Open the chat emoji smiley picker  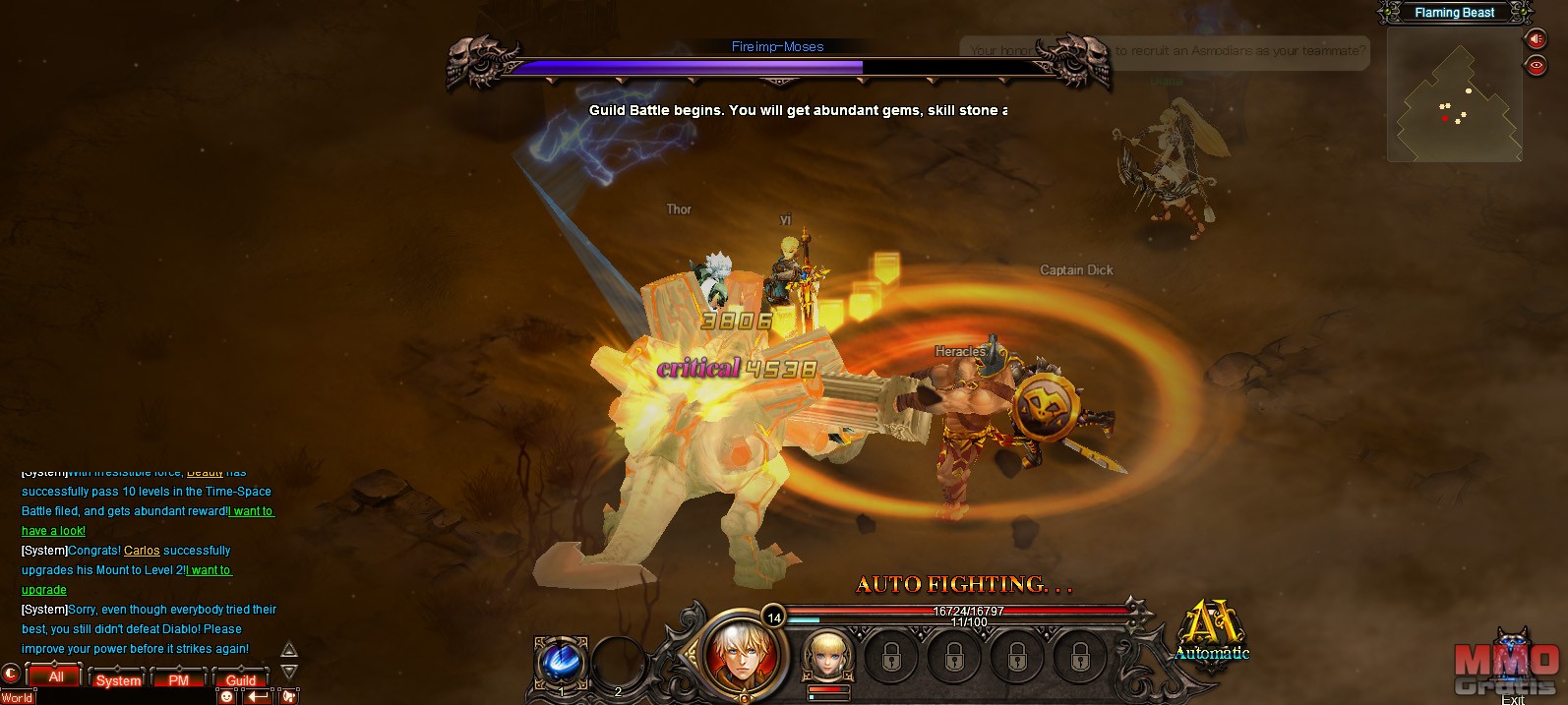tap(227, 696)
